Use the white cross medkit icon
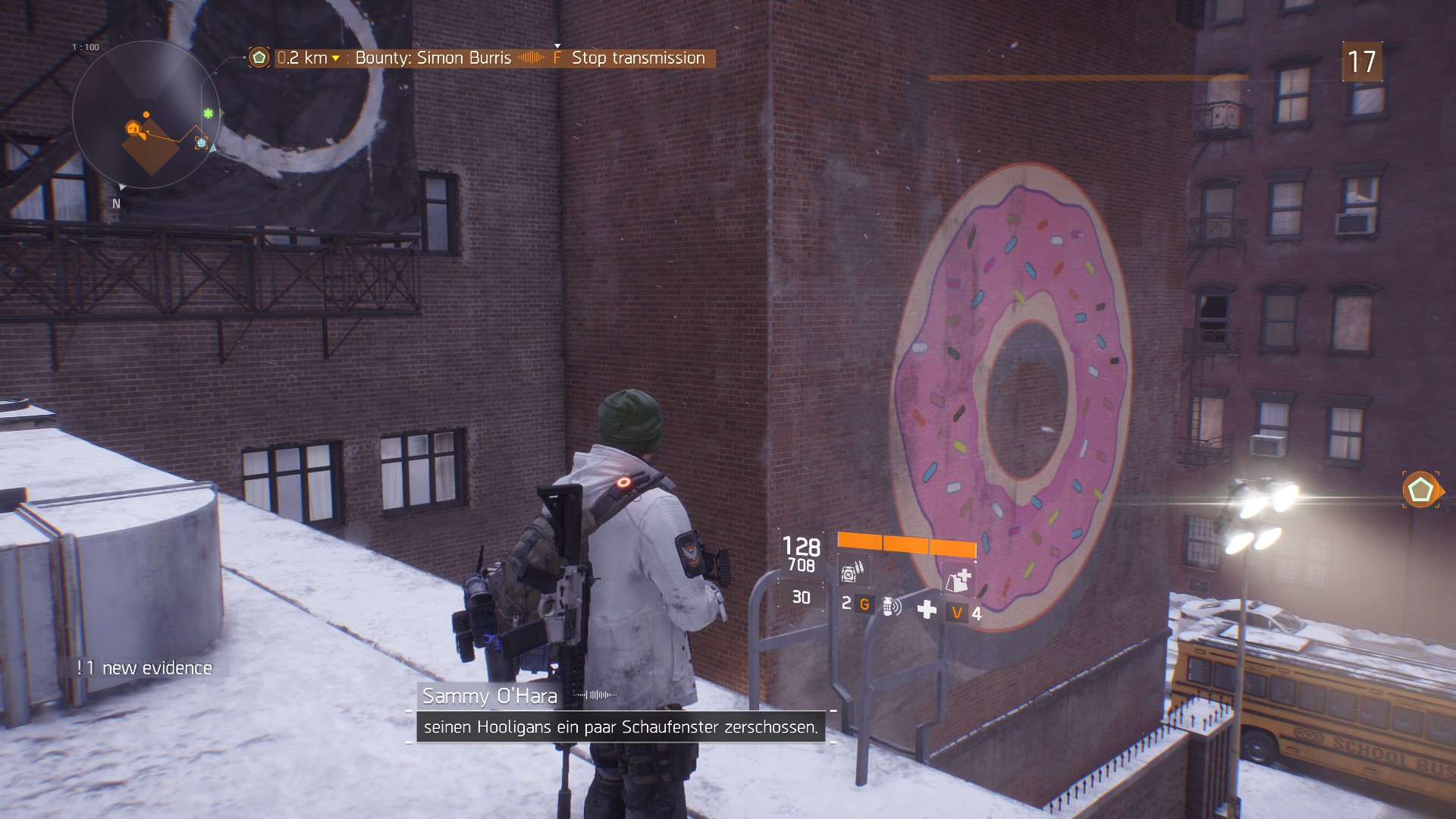This screenshot has height=819, width=1456. (x=927, y=609)
